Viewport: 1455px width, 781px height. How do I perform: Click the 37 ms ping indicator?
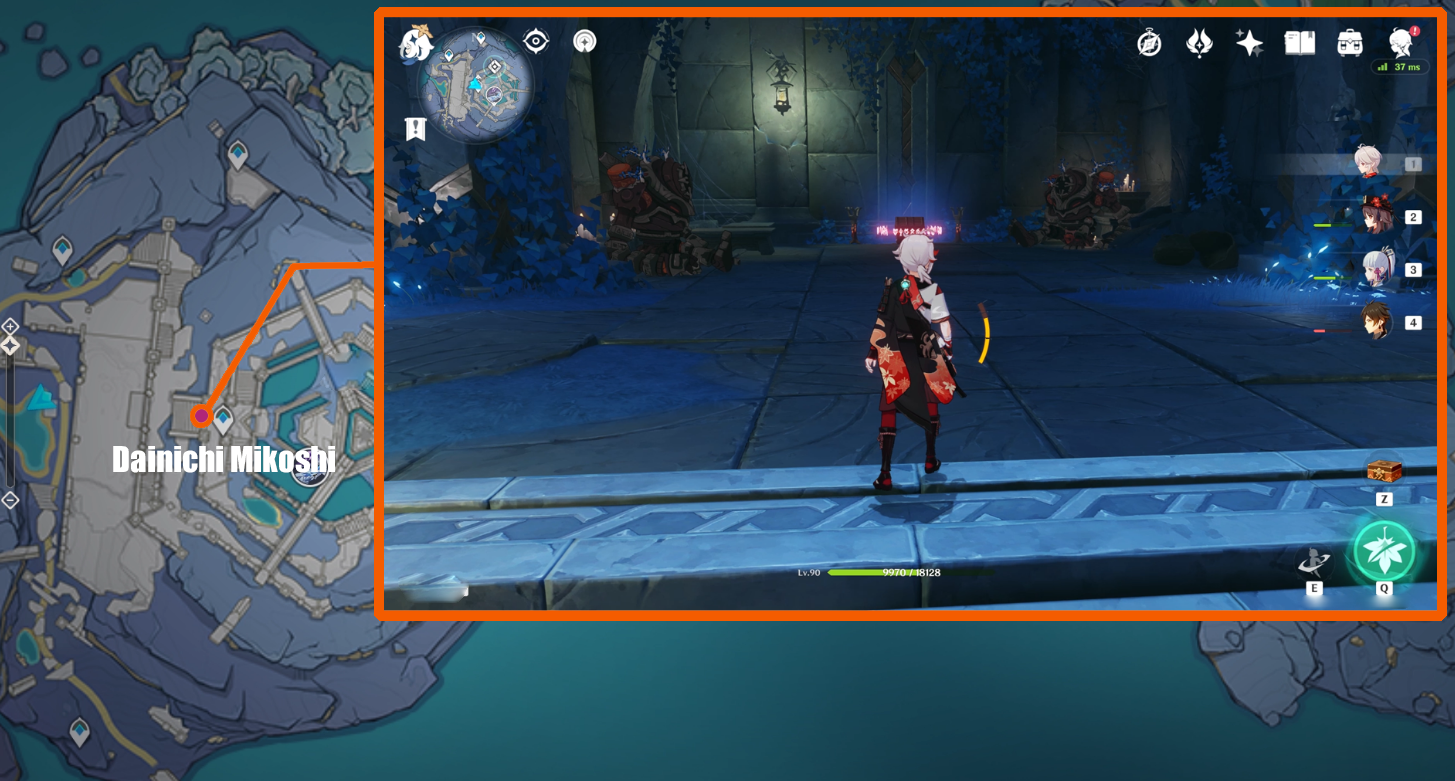point(1400,67)
